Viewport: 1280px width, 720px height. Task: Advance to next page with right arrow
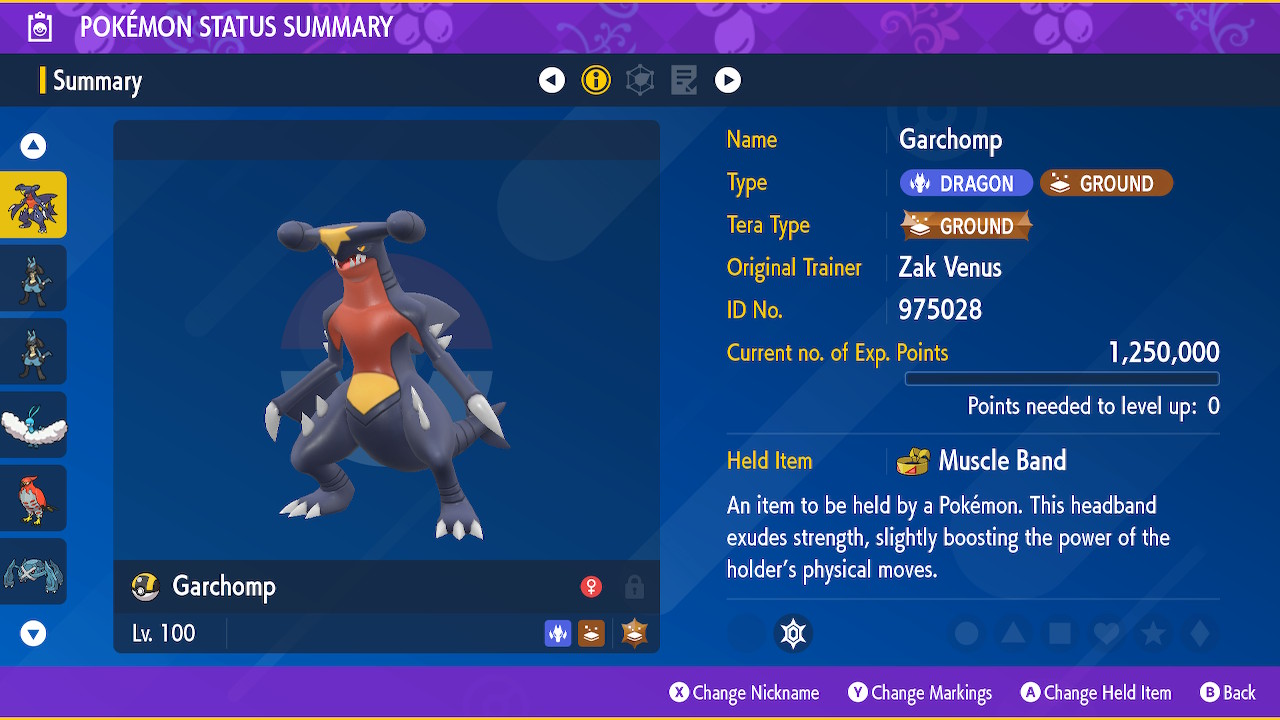[x=728, y=80]
